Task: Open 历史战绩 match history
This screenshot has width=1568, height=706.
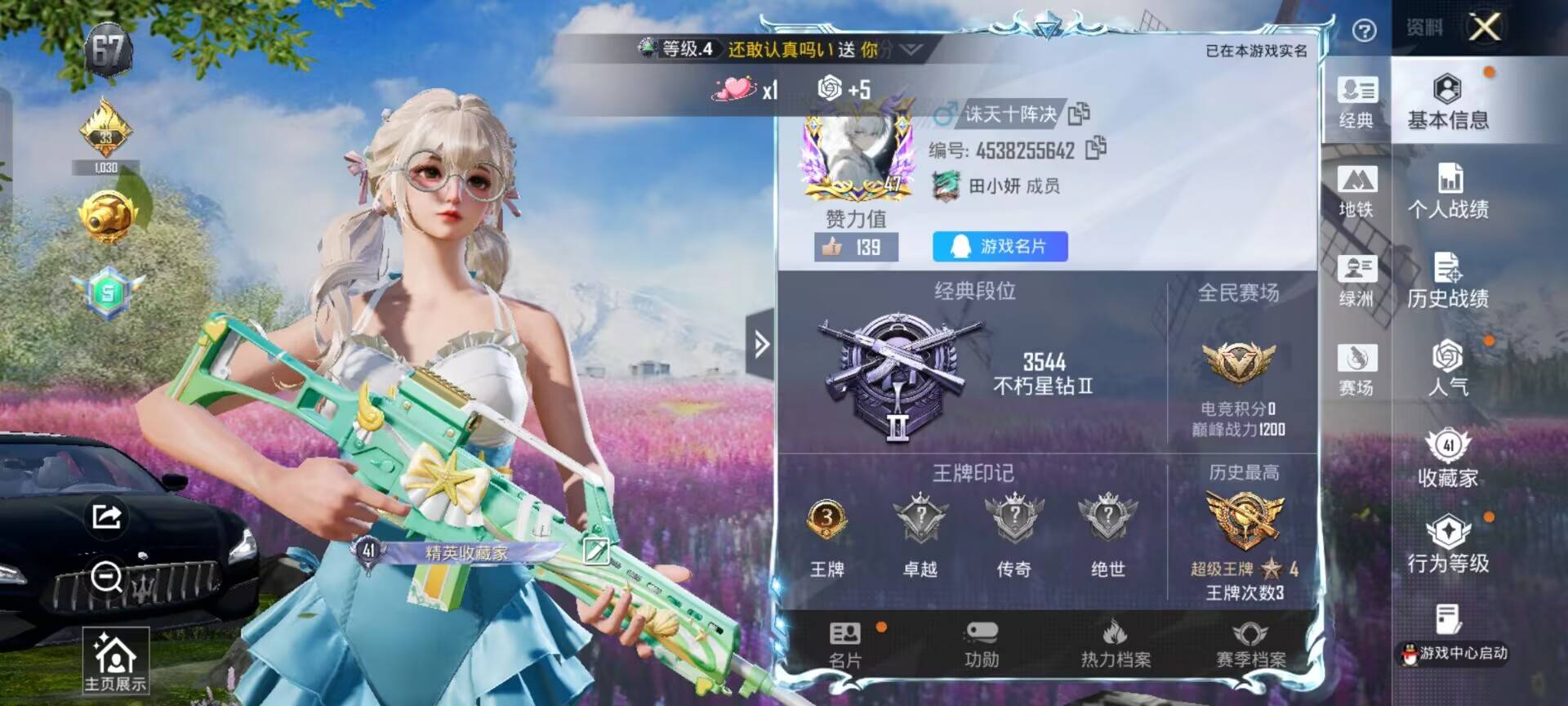Action: (x=1447, y=281)
